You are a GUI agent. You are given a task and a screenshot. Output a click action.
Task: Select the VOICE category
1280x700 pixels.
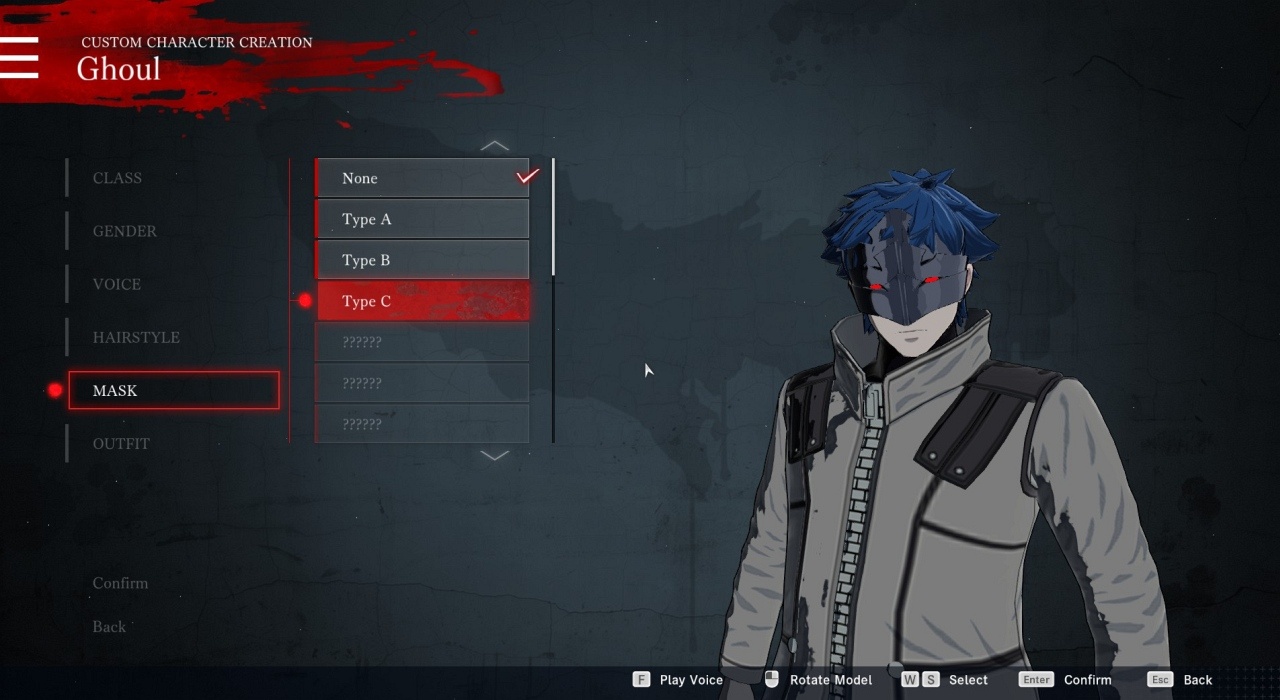pos(117,284)
